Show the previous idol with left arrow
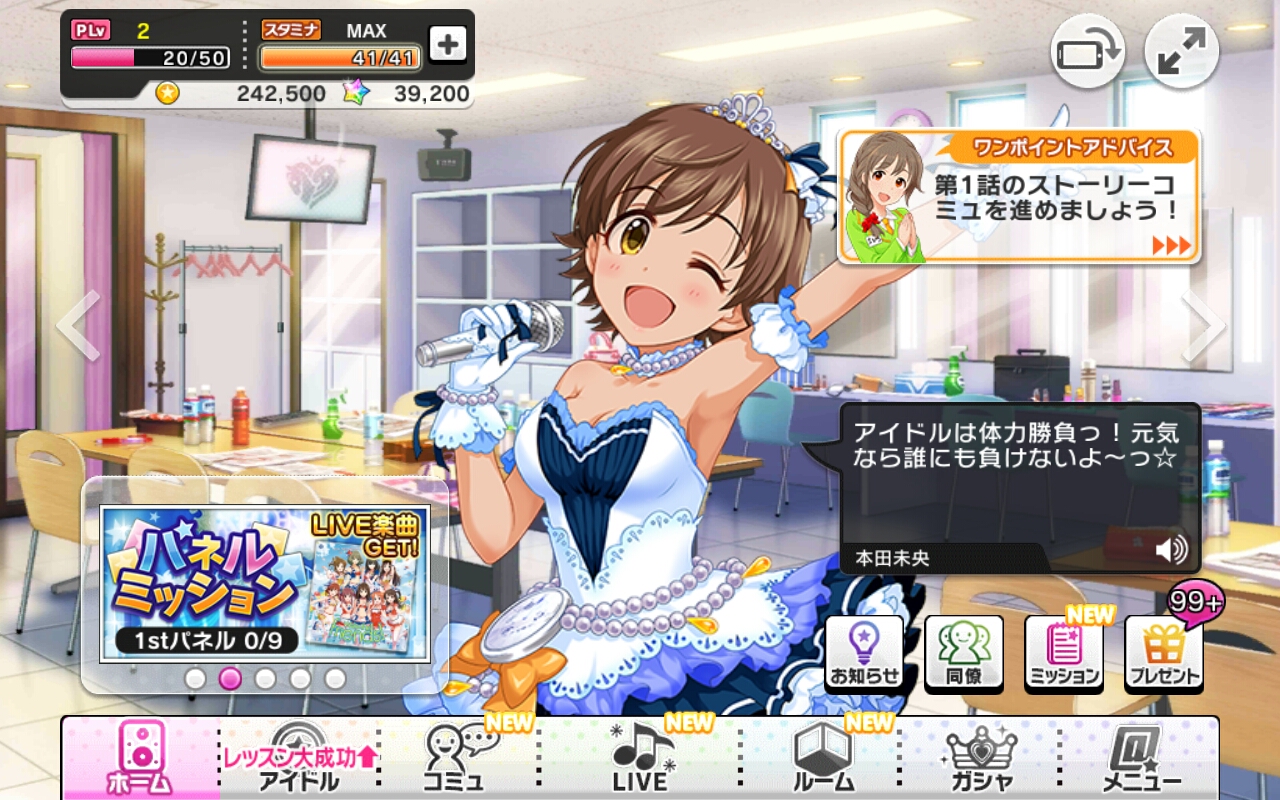The width and height of the screenshot is (1280, 800). click(x=78, y=325)
